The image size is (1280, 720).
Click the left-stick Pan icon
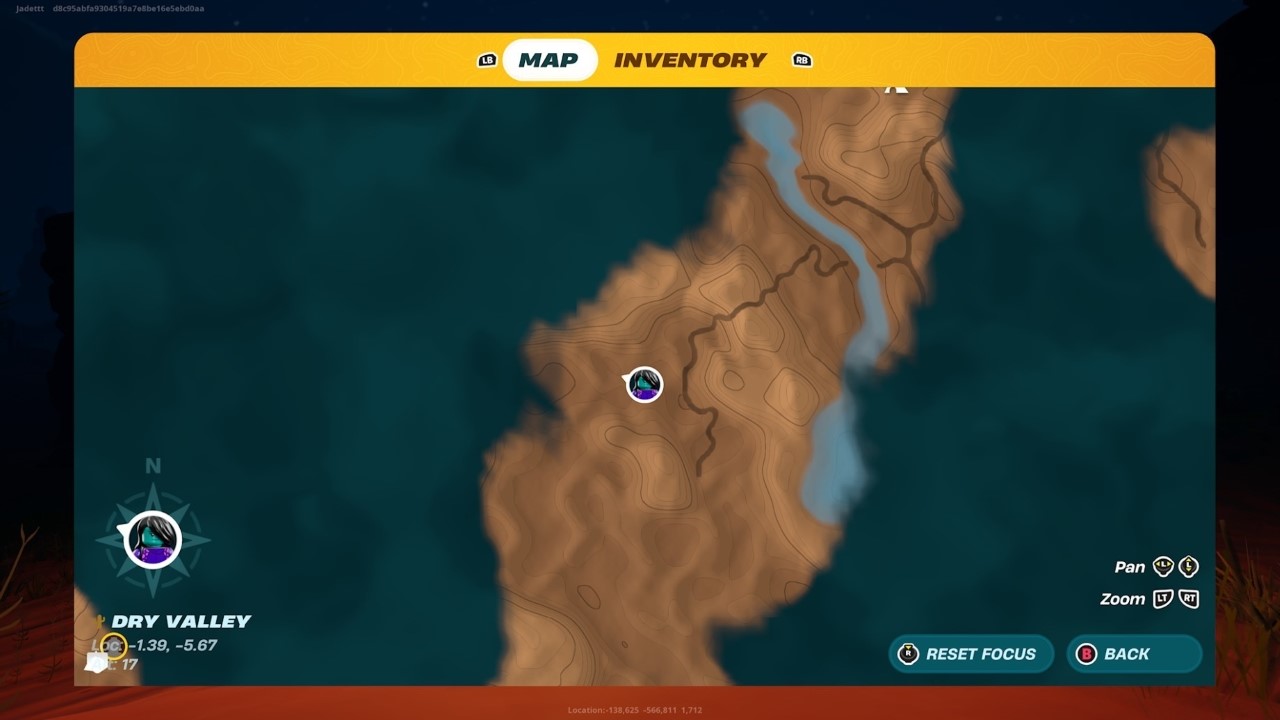pyautogui.click(x=1163, y=567)
